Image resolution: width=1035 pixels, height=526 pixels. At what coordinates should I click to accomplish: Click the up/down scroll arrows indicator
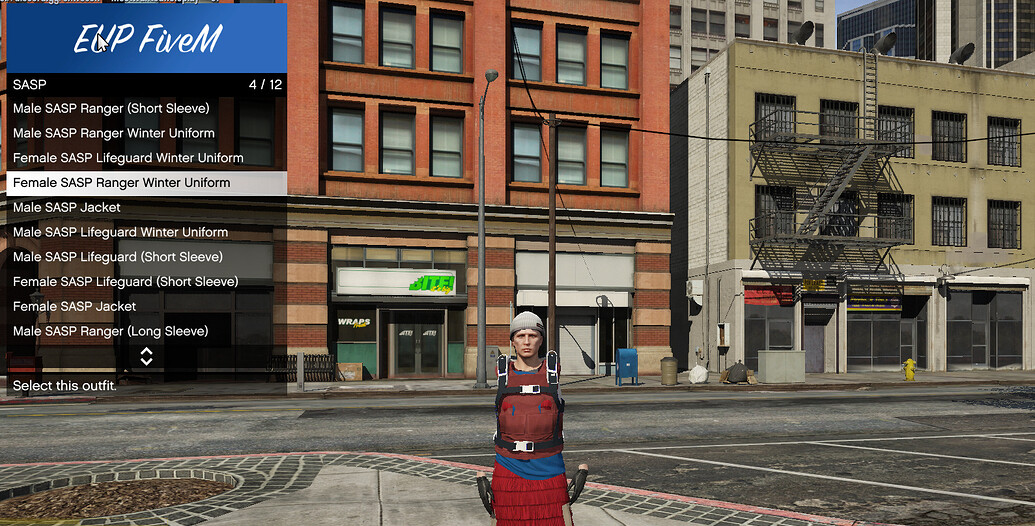coord(146,356)
